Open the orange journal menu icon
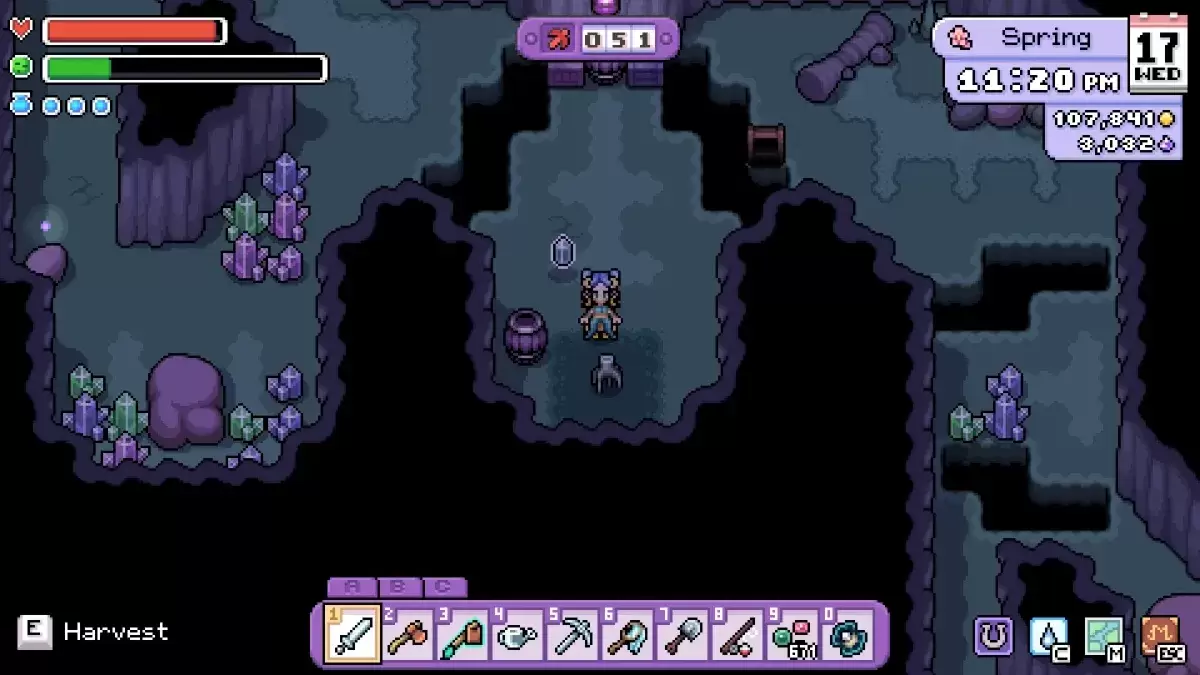Viewport: 1200px width, 675px height. (1159, 636)
